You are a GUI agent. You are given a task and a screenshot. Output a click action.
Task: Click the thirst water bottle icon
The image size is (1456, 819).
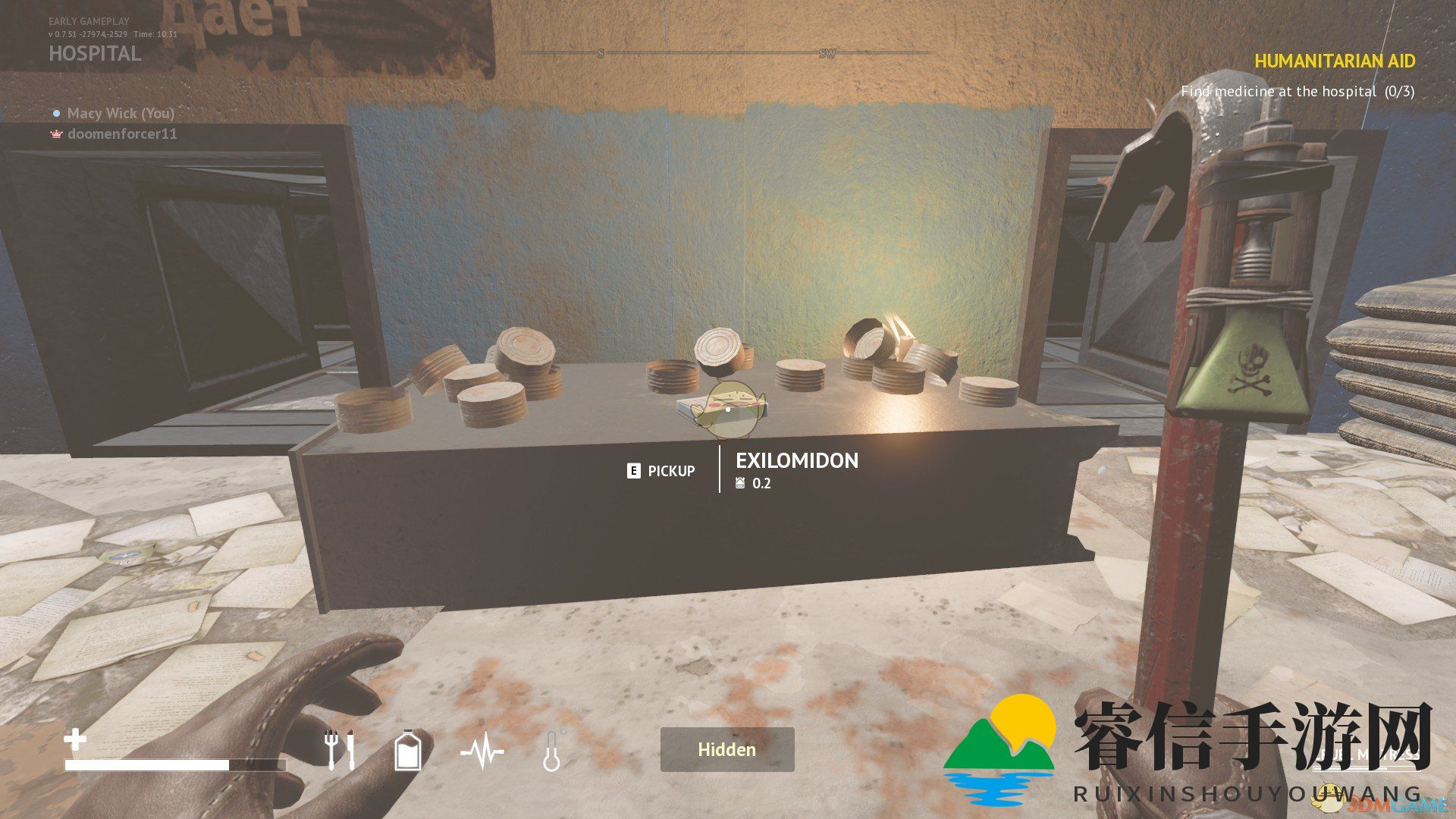[x=408, y=750]
